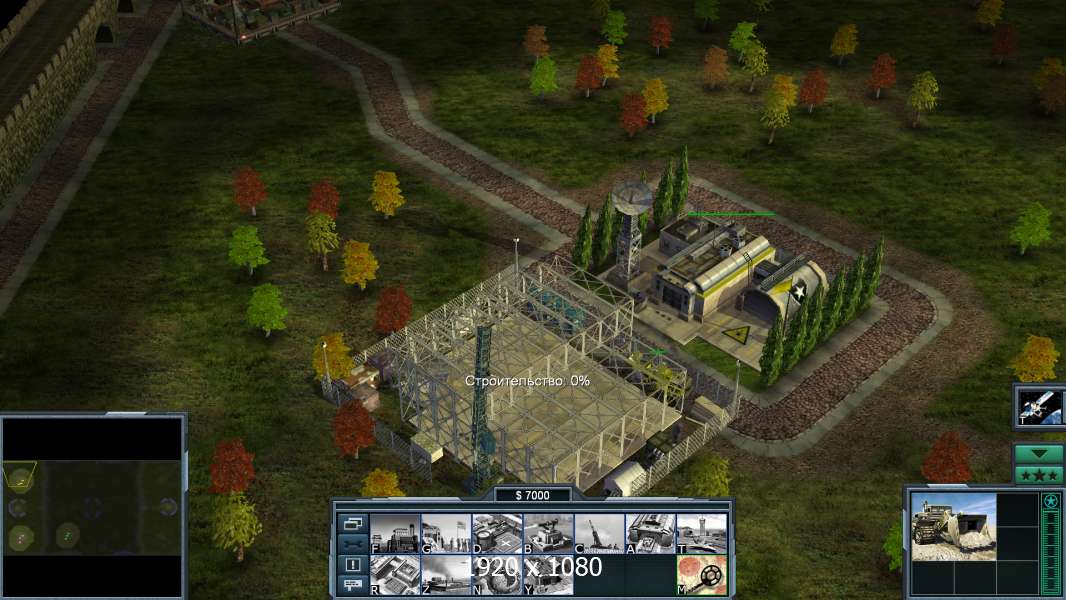Choose the build icon marked R
The width and height of the screenshot is (1066, 600).
[x=395, y=575]
